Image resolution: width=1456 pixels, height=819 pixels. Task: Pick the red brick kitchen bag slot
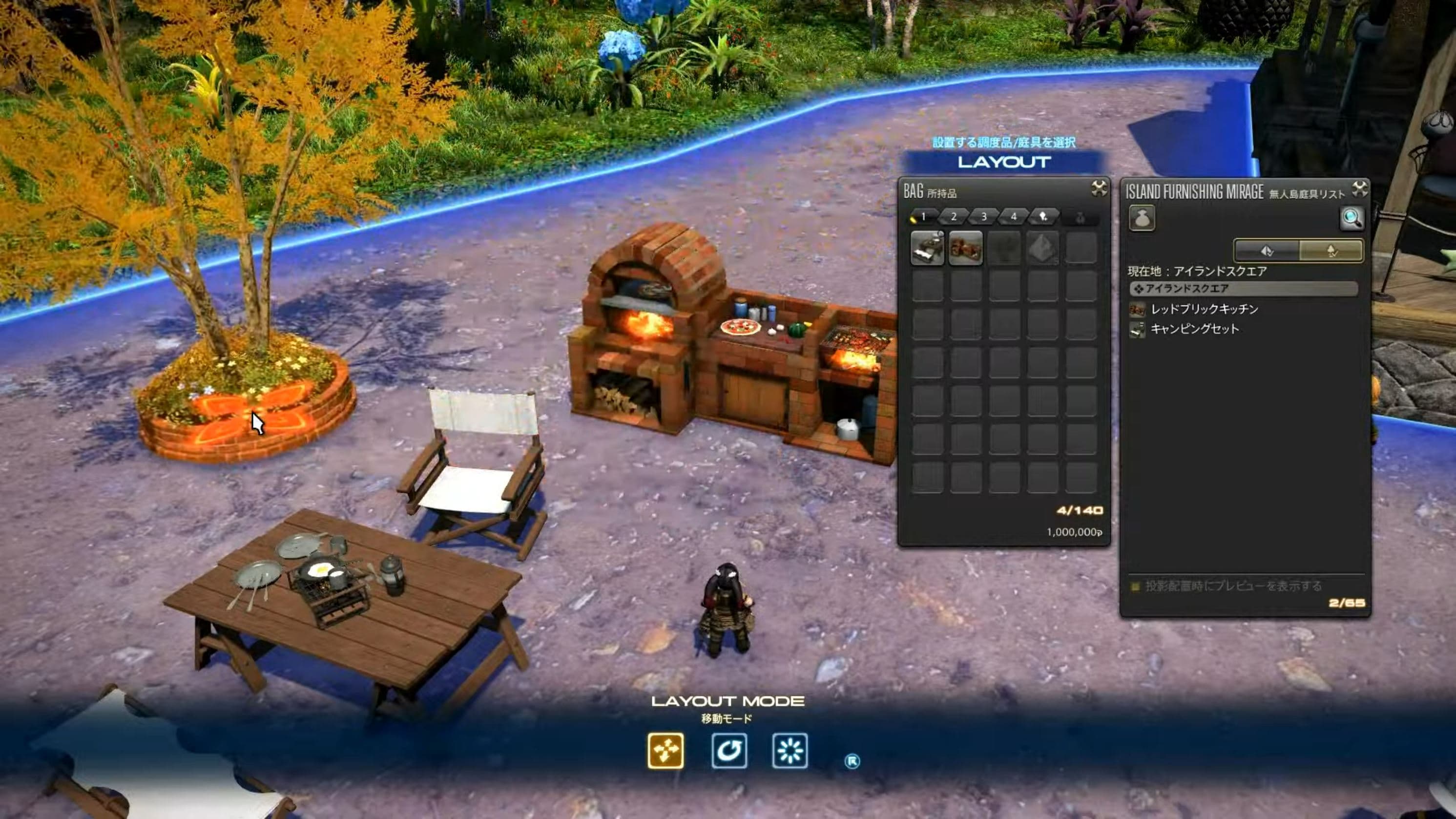click(965, 248)
